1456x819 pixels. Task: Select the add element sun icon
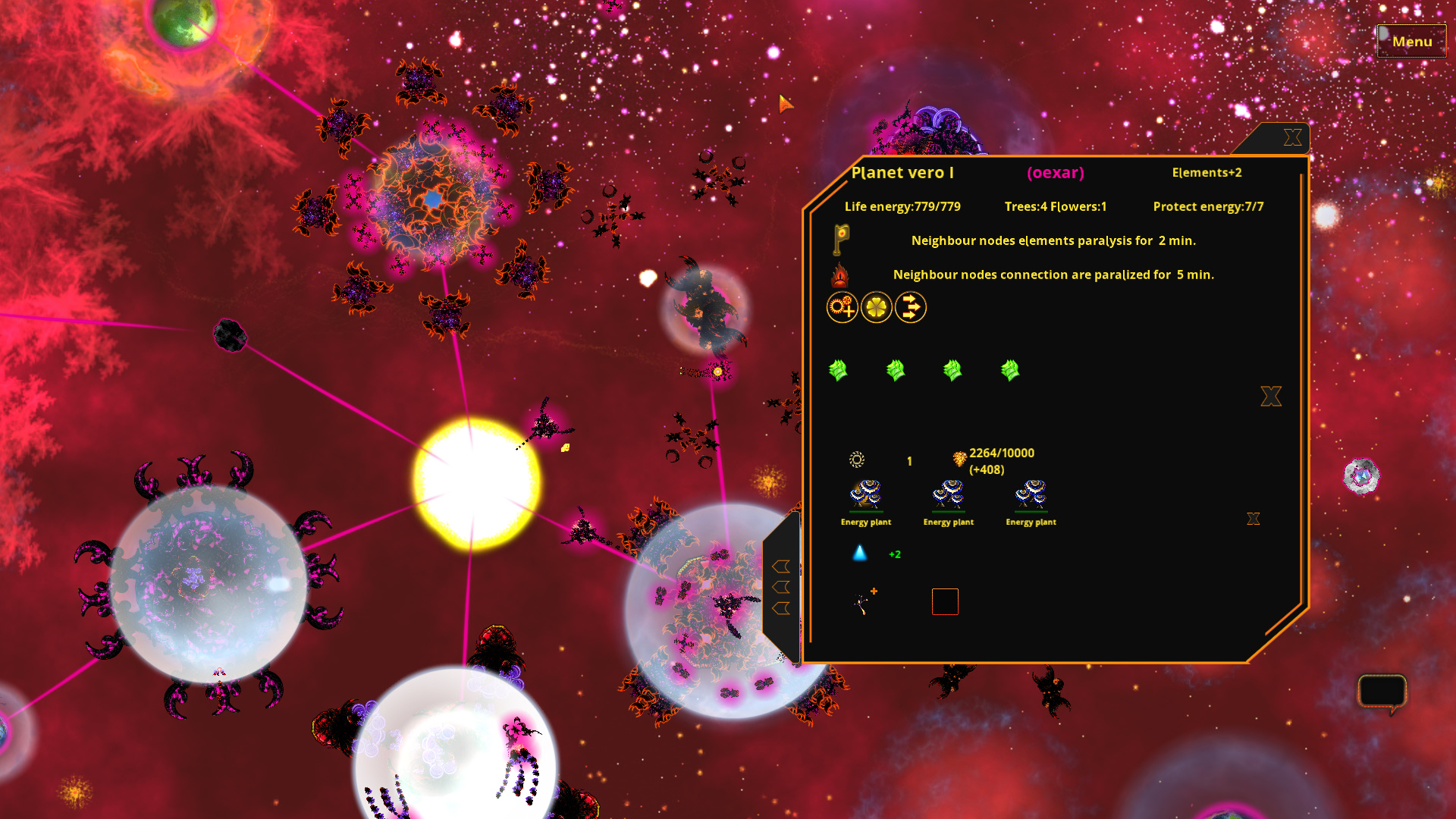click(x=843, y=308)
